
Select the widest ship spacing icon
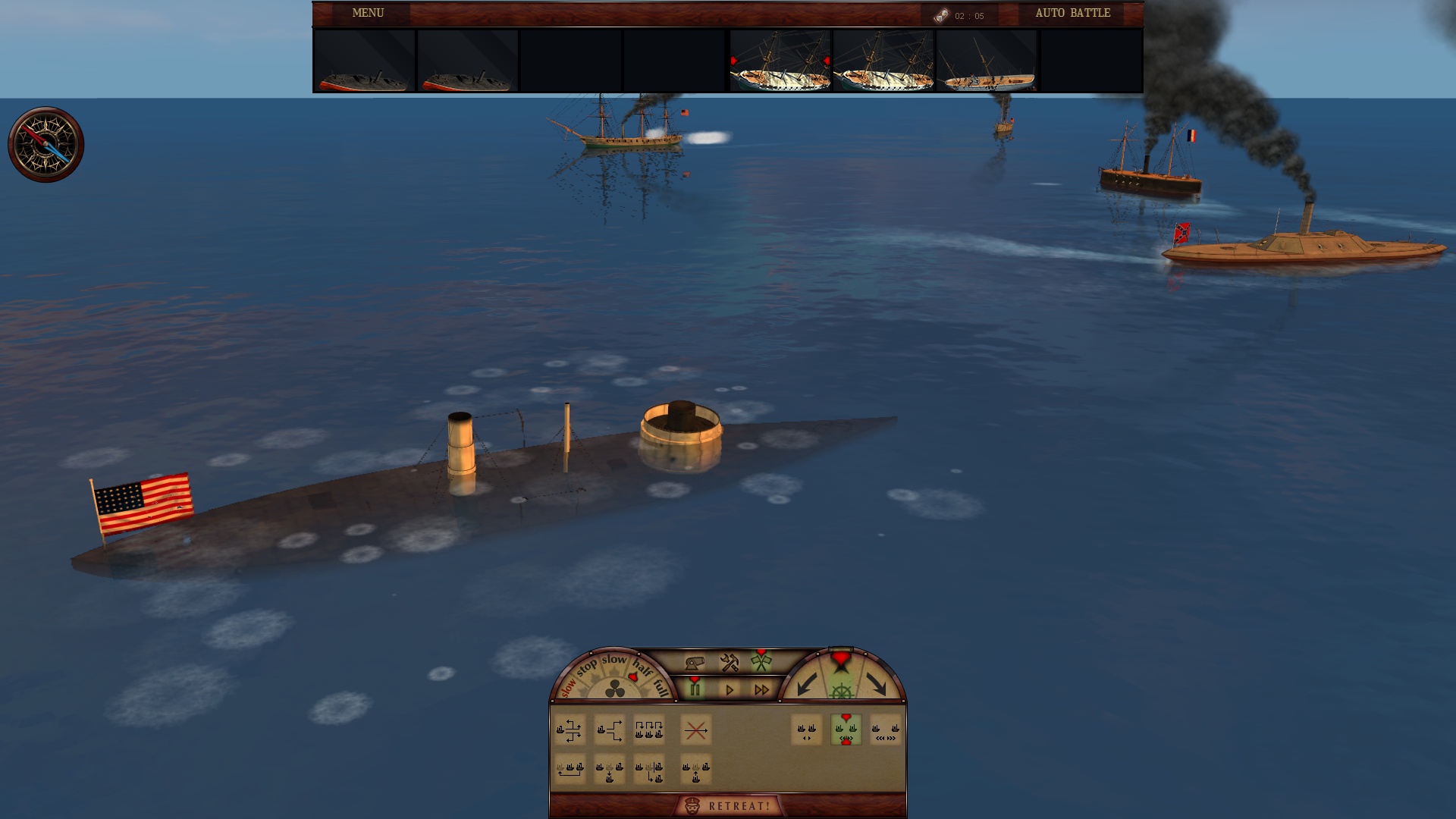pos(886,732)
